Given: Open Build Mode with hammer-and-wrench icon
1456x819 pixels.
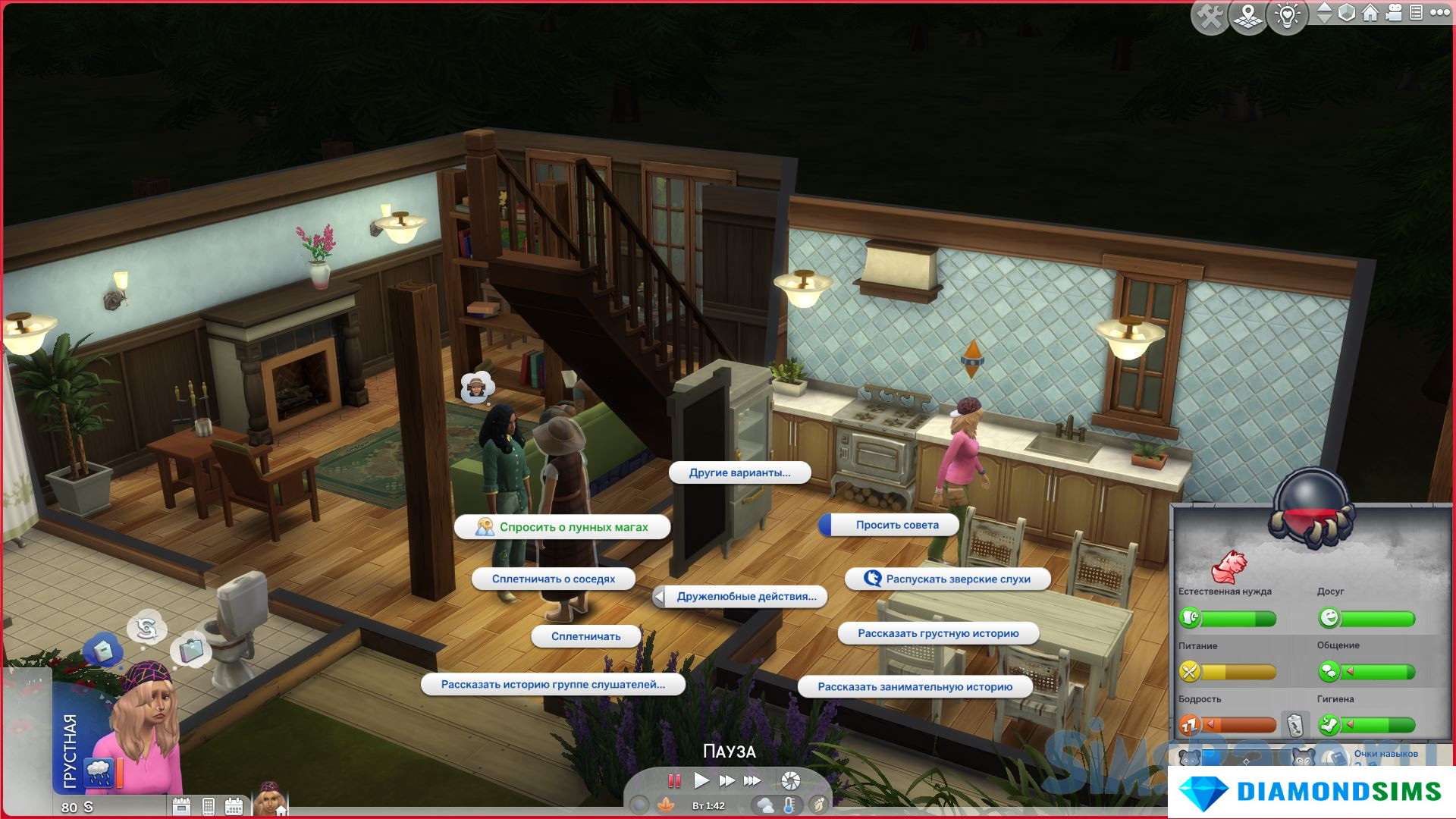Looking at the screenshot, I should (x=1210, y=16).
